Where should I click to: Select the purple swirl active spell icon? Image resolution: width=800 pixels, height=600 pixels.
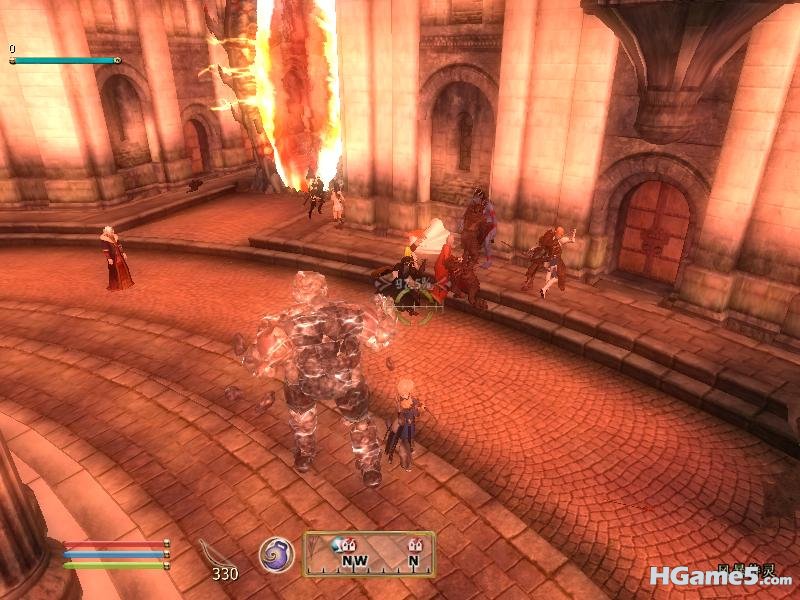275,554
